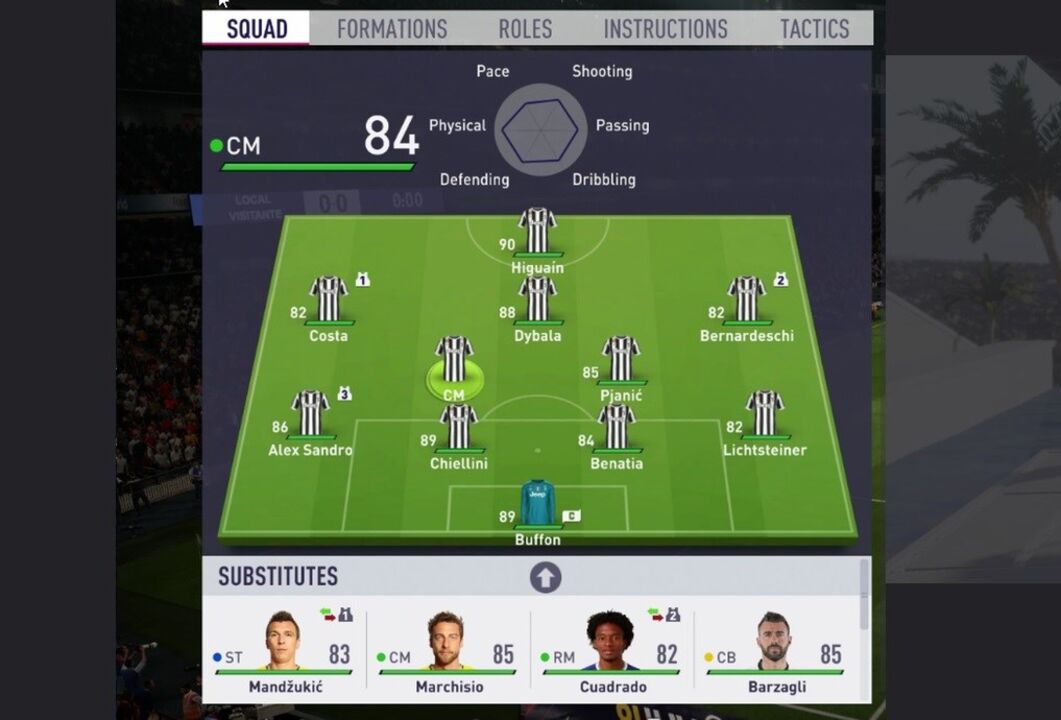The height and width of the screenshot is (720, 1061).
Task: Switch to the Formations tab
Action: pos(392,29)
